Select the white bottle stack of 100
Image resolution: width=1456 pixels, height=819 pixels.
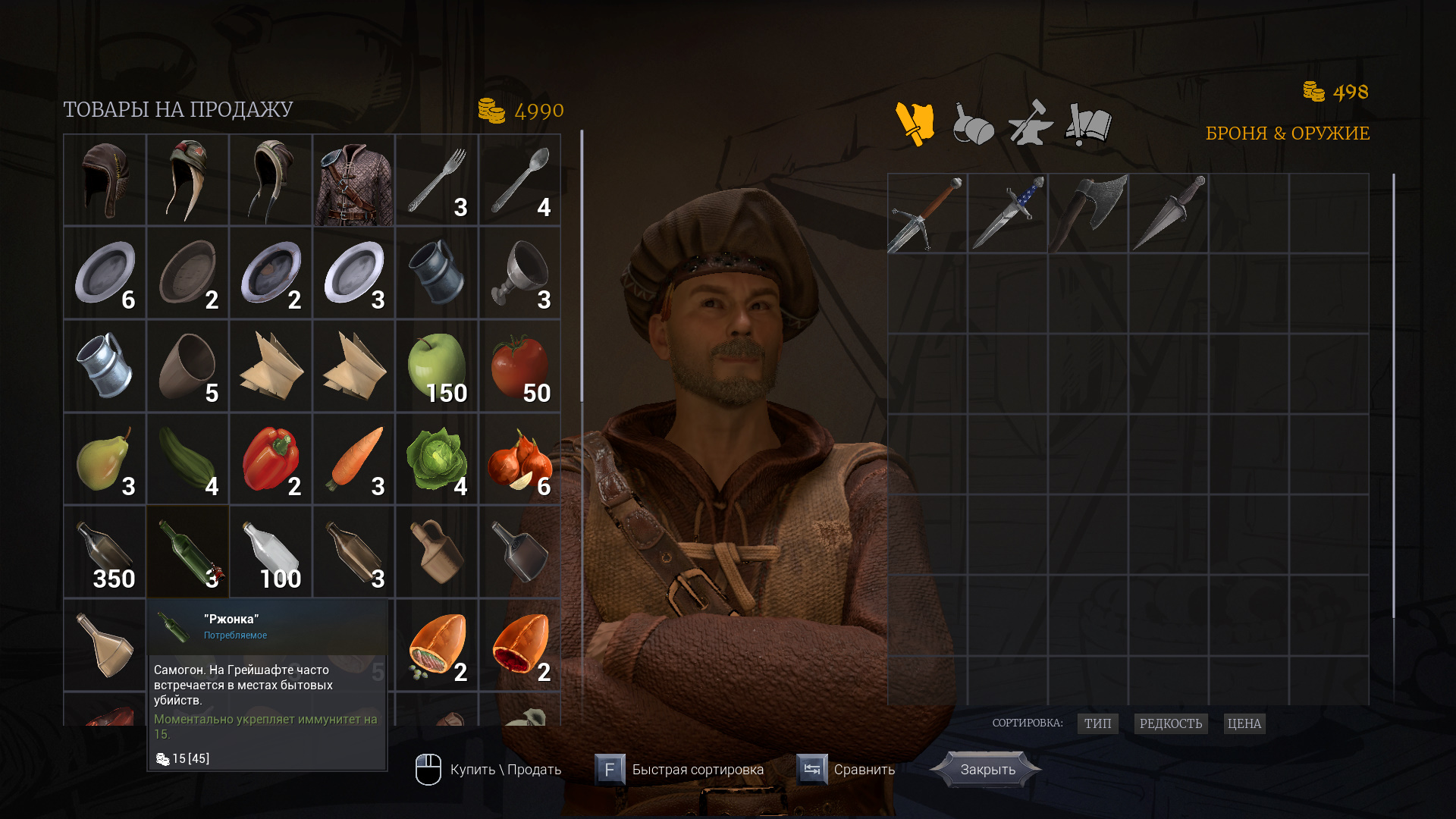coord(271,552)
